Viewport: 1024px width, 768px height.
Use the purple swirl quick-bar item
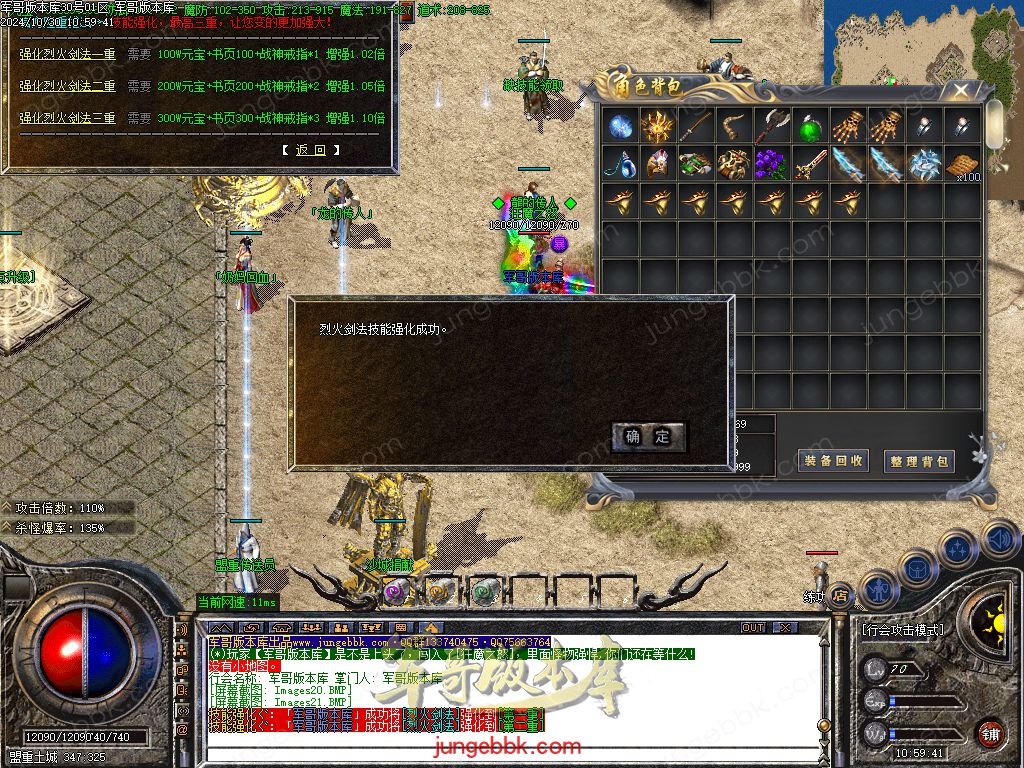tap(396, 591)
